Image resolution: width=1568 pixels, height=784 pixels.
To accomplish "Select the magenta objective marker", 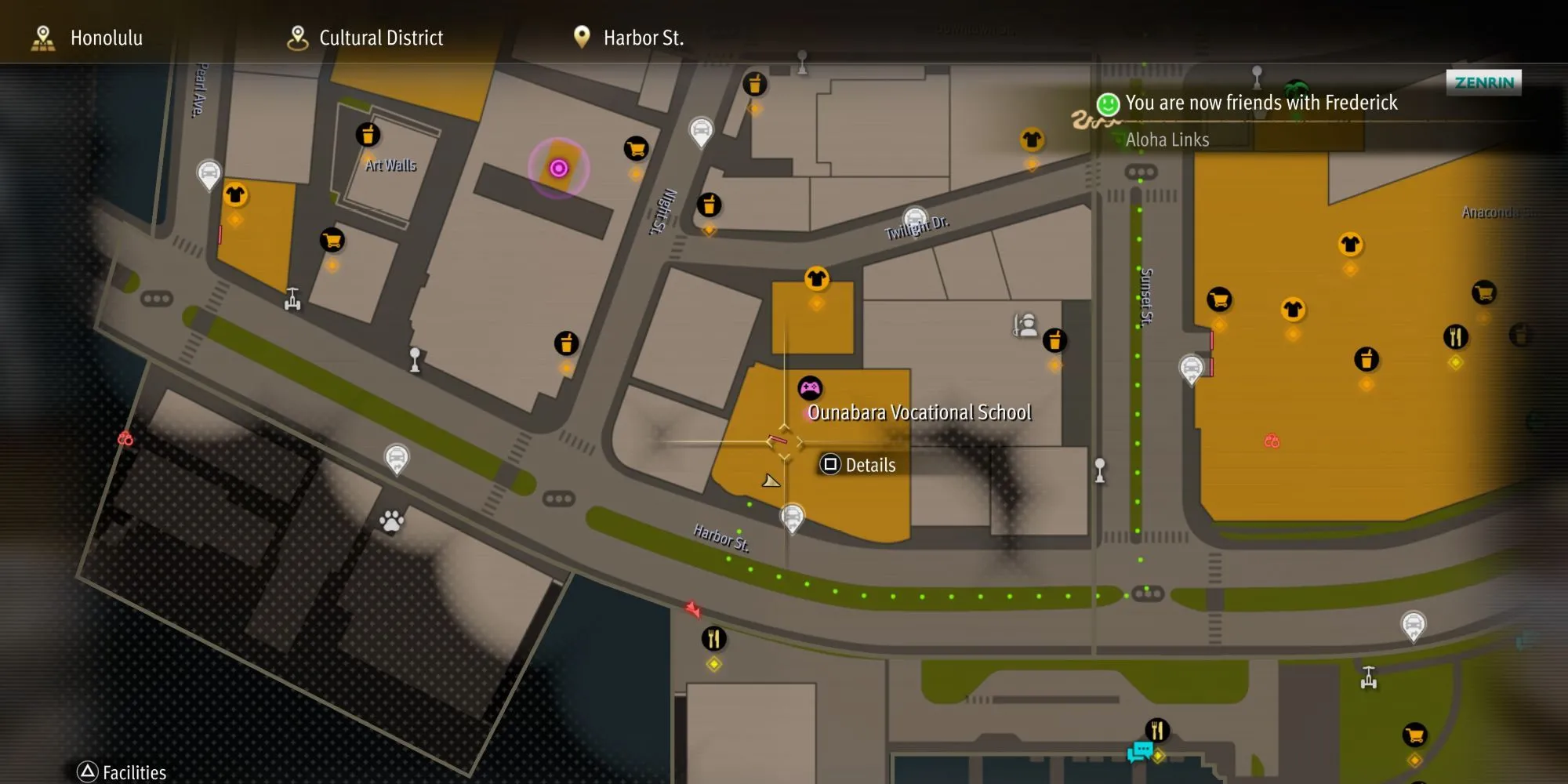I will click(558, 168).
